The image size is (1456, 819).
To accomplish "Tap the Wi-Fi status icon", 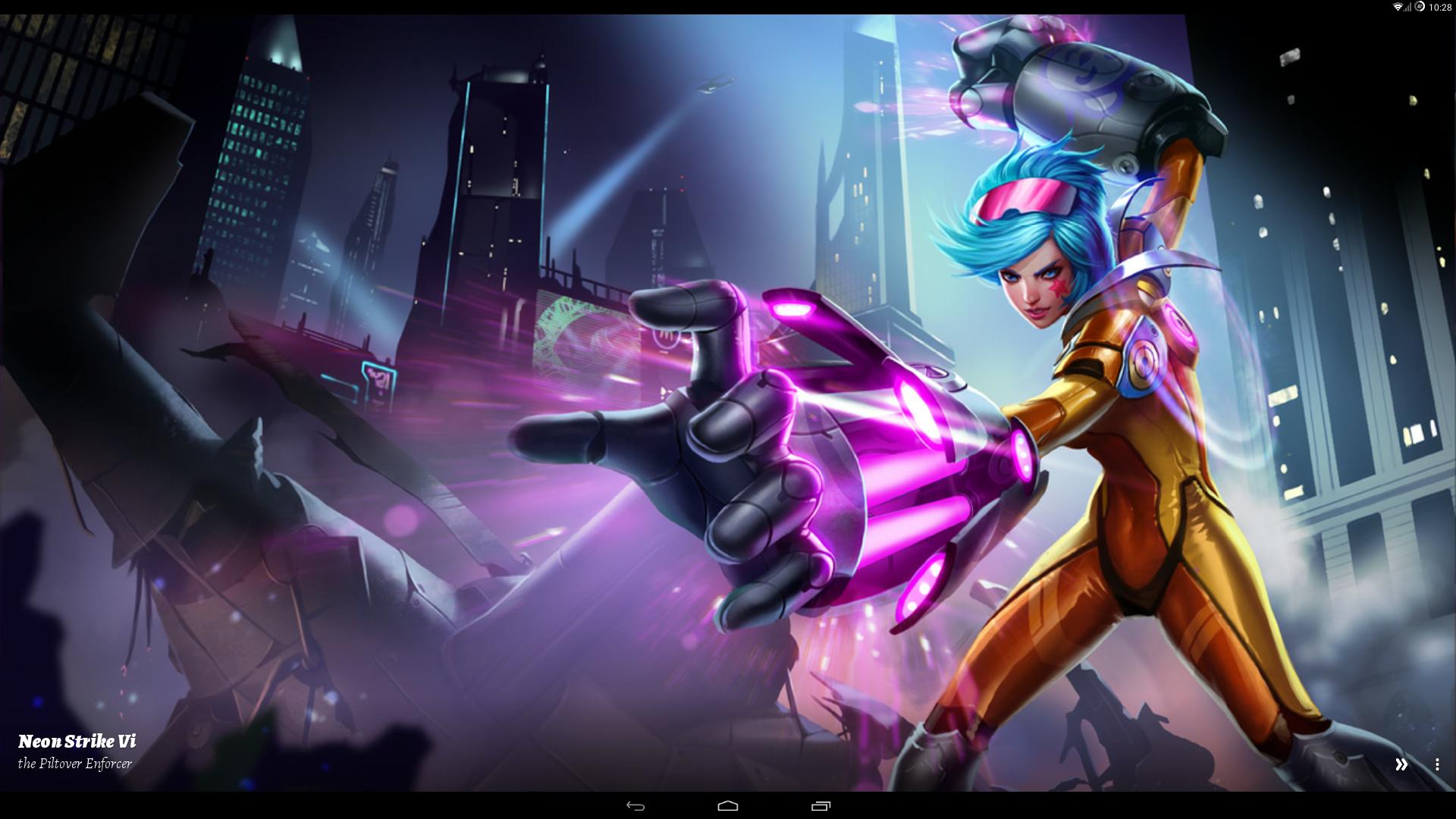I will [1399, 8].
